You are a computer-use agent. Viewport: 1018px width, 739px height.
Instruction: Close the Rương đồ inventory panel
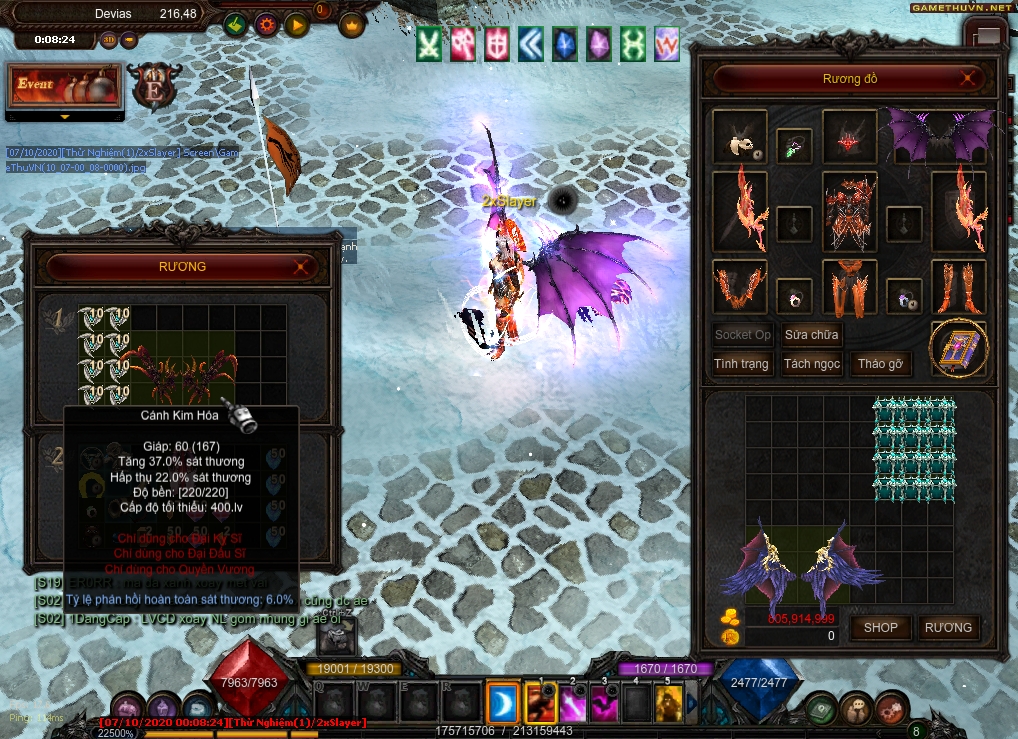(x=967, y=78)
